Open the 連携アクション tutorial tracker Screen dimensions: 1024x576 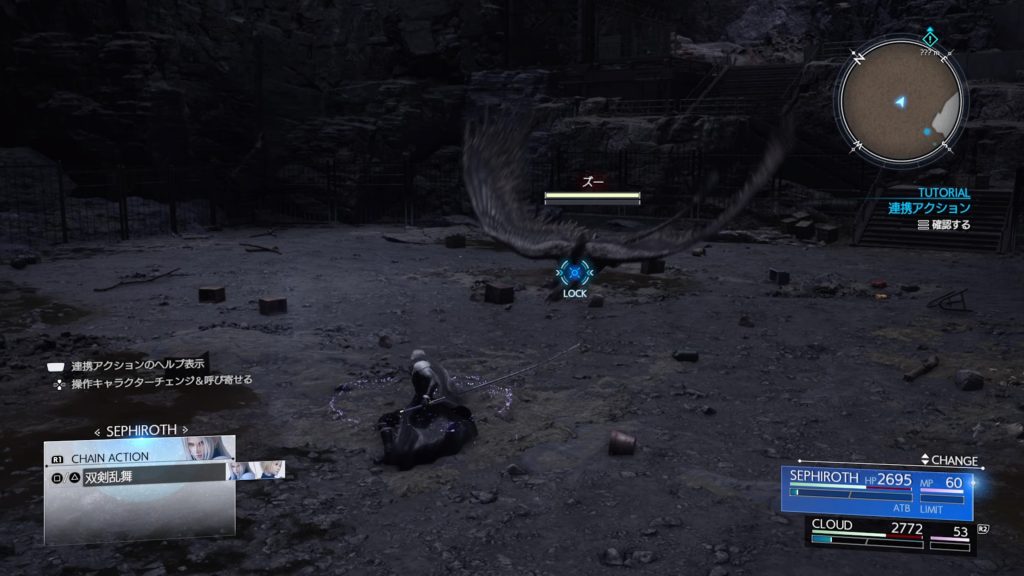[x=929, y=208]
